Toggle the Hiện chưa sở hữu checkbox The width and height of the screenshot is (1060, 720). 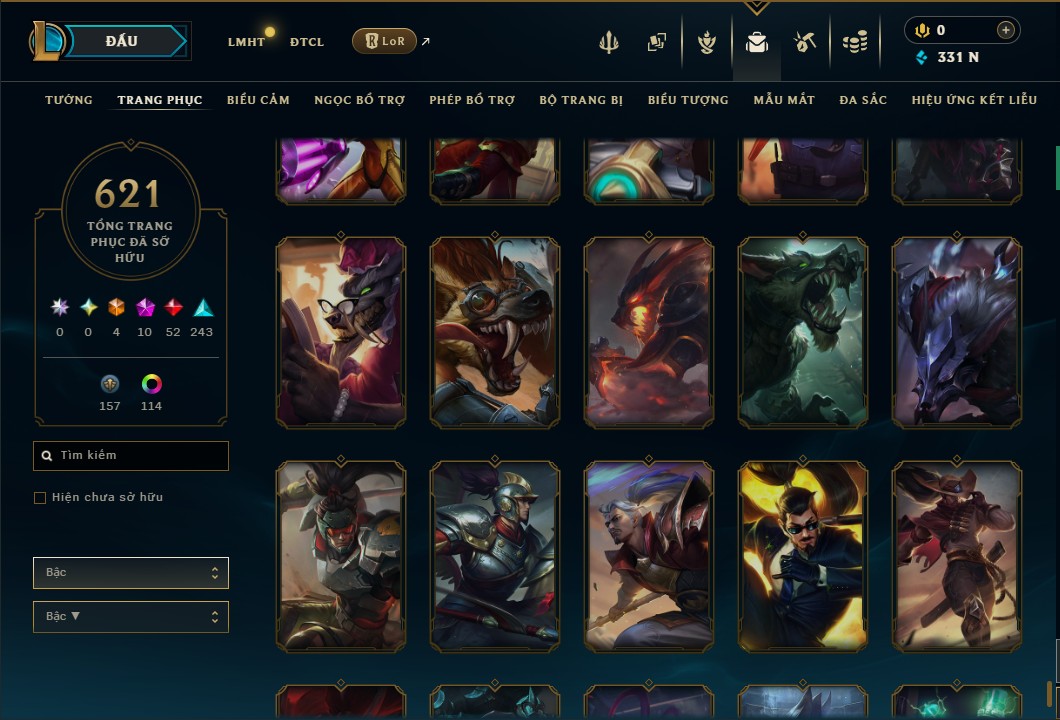point(40,498)
